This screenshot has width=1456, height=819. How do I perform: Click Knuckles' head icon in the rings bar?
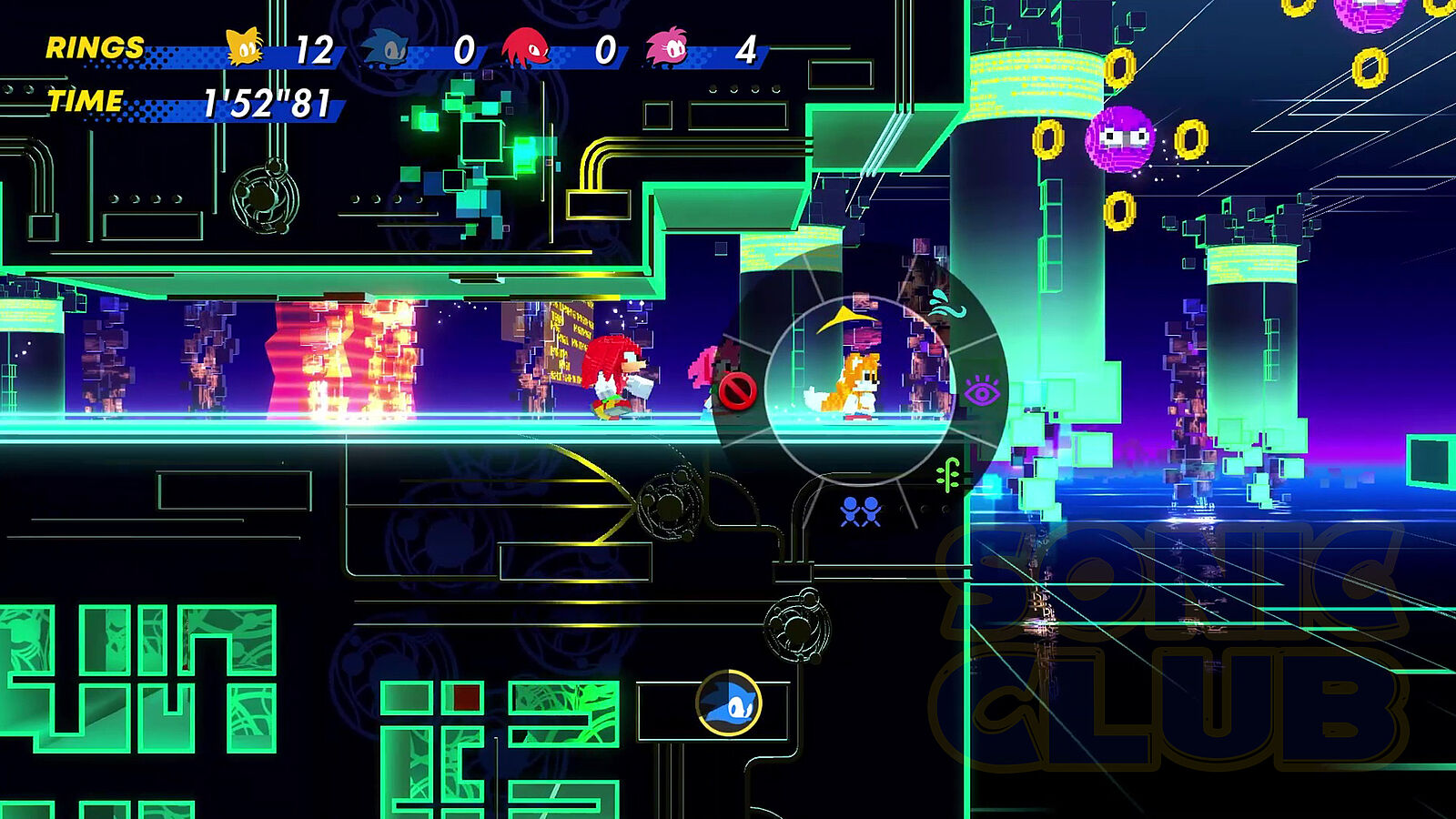click(526, 48)
